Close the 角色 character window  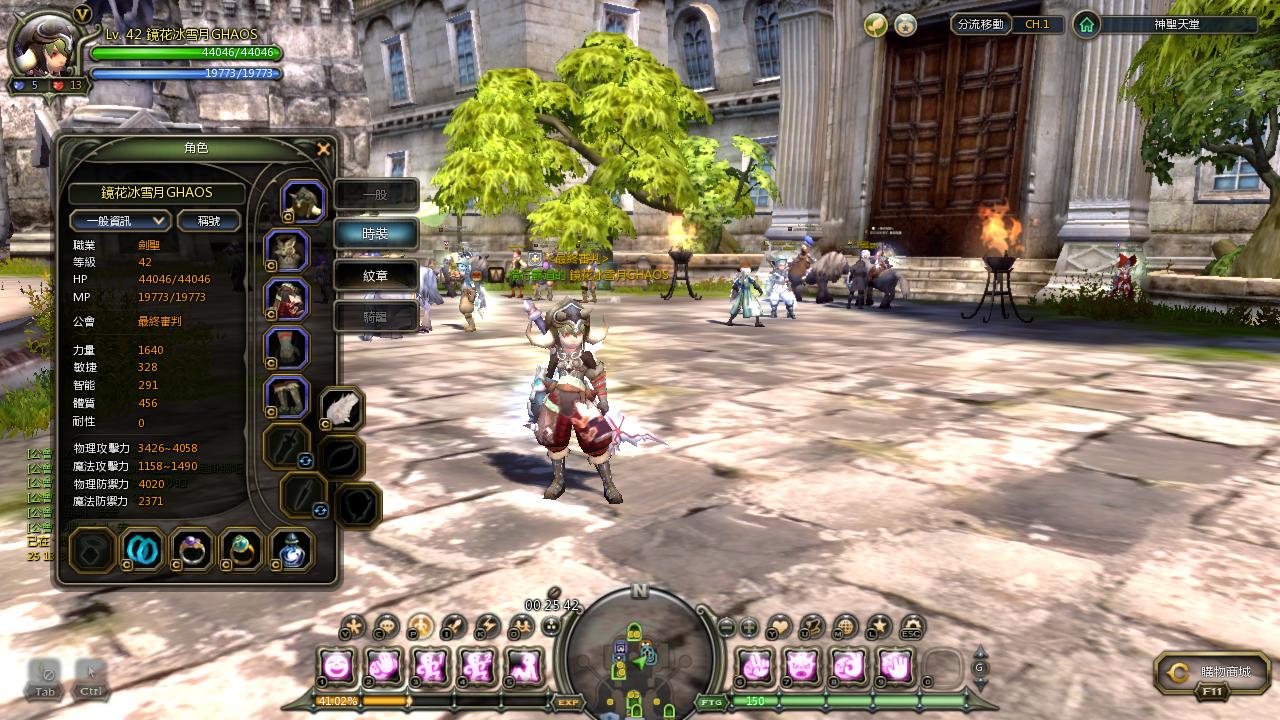[323, 149]
